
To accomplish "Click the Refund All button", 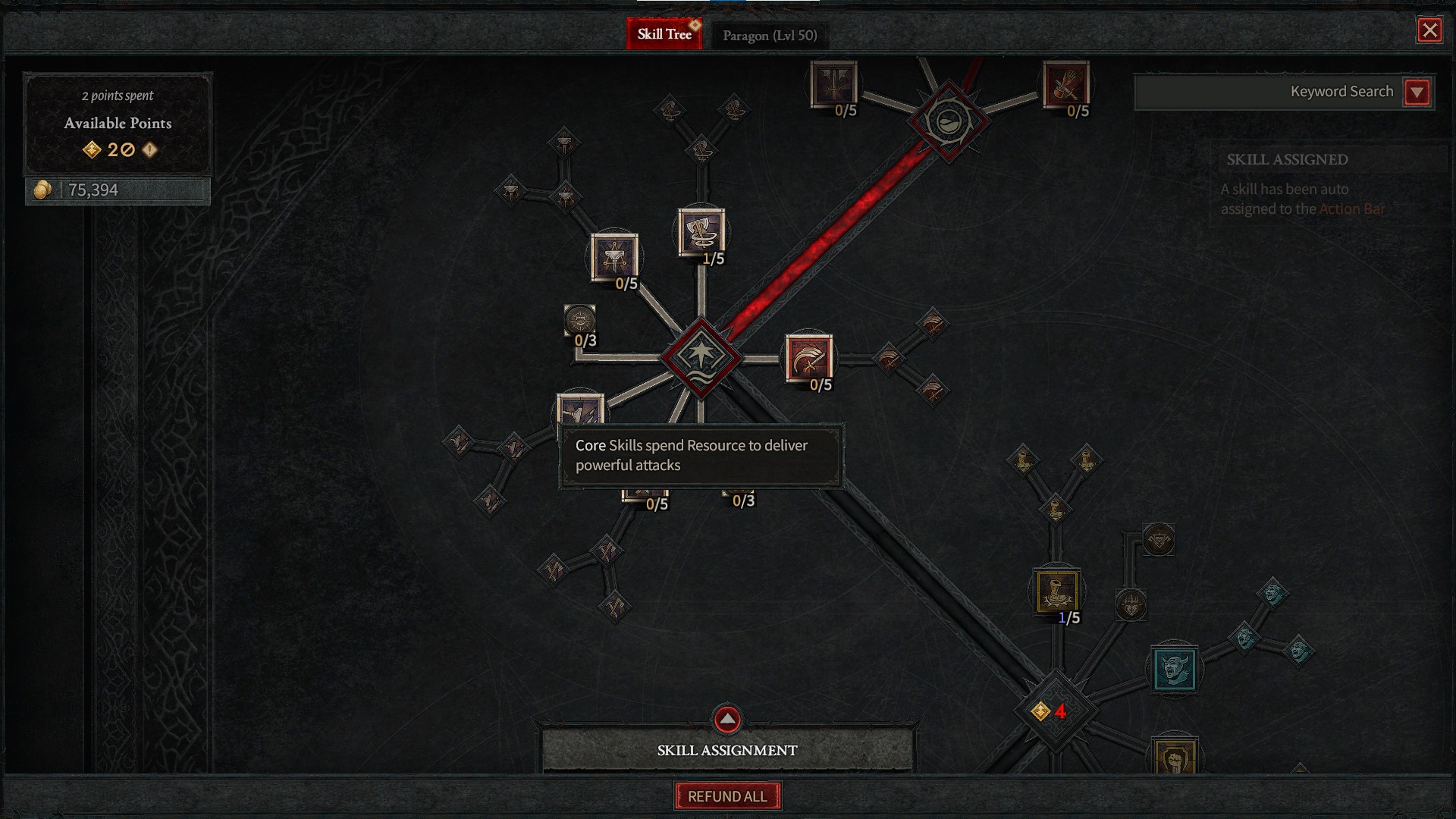I will tap(727, 796).
